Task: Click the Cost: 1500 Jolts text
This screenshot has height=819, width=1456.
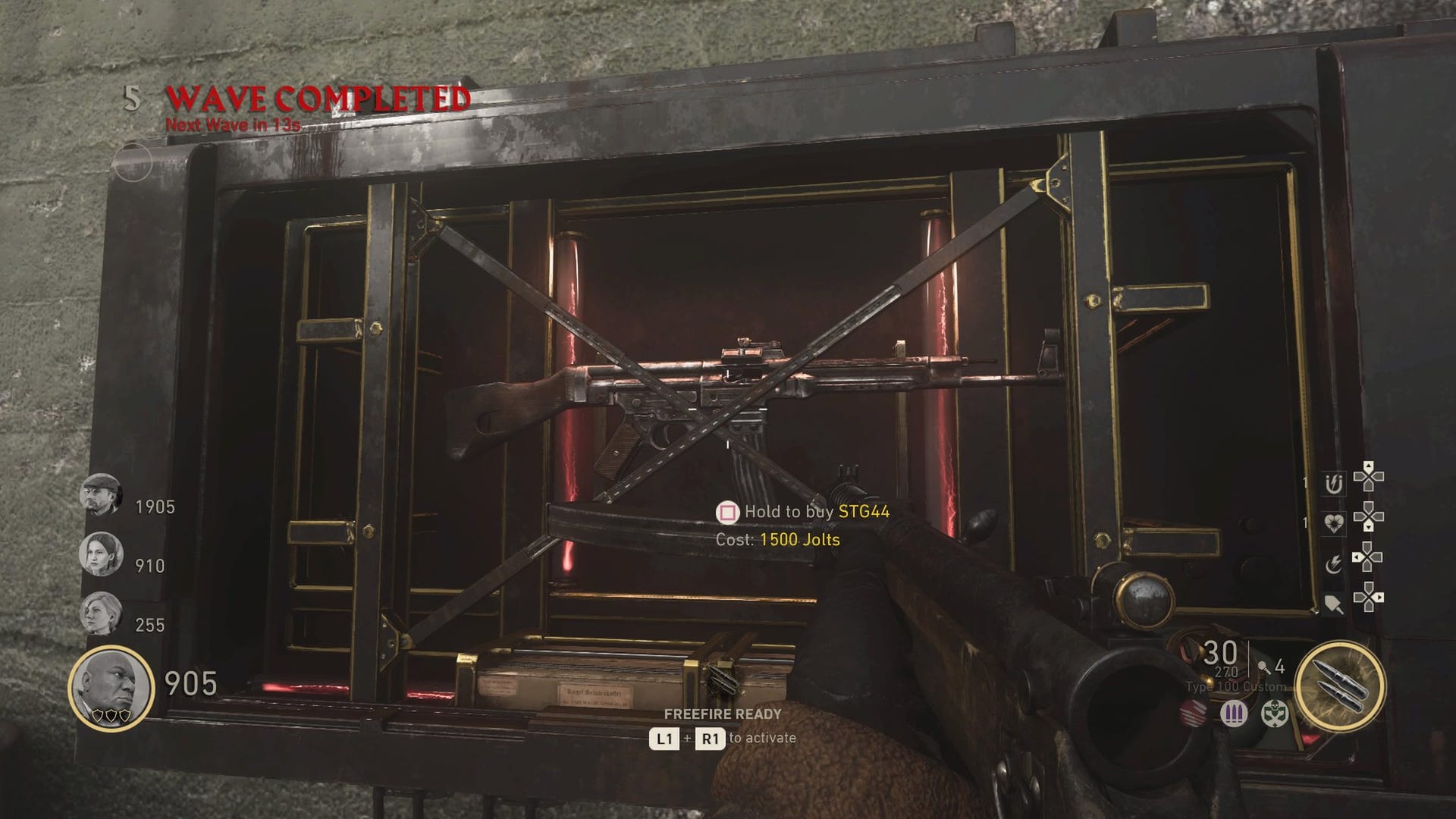Action: [x=777, y=541]
